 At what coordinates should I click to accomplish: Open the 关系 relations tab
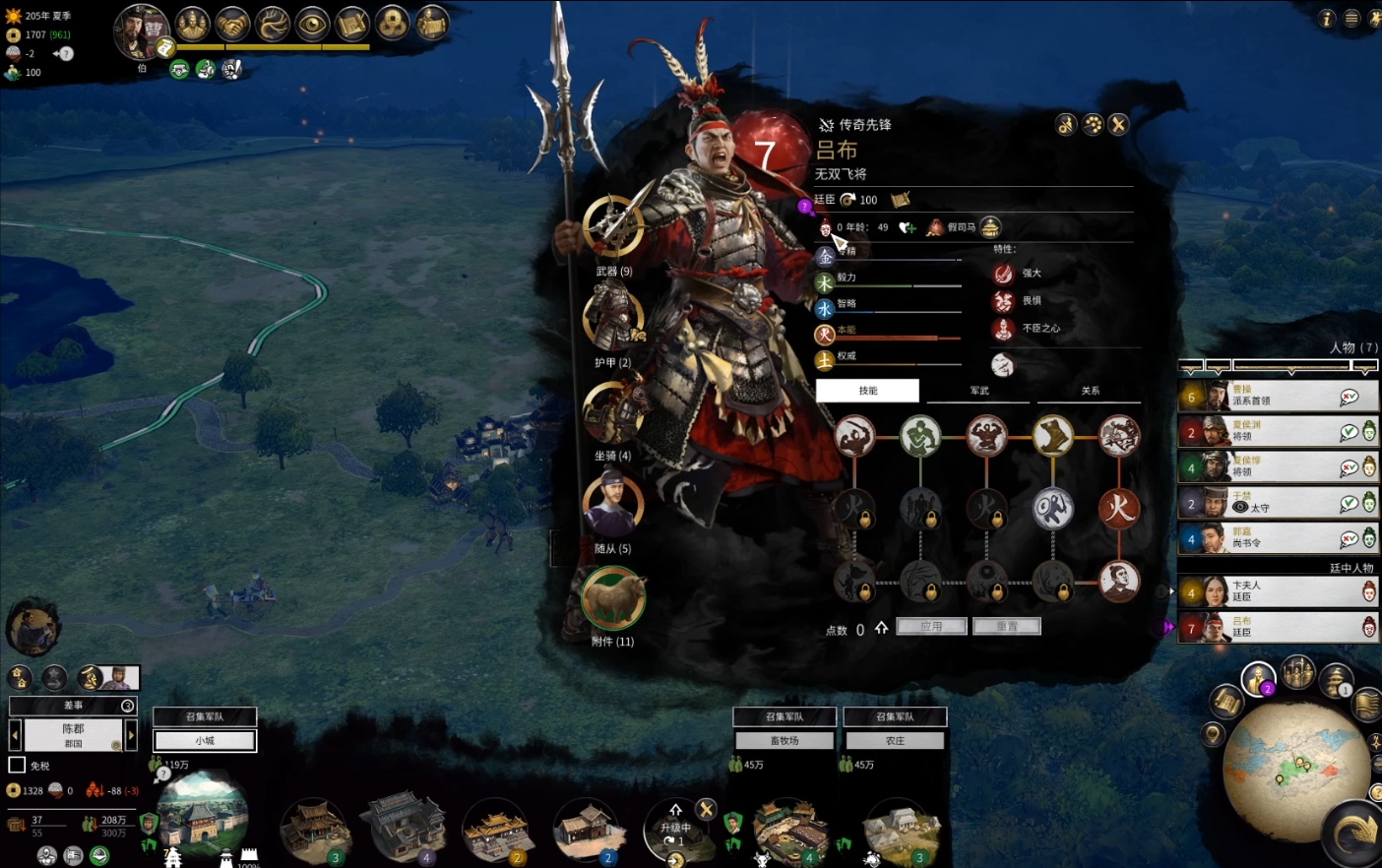[1091, 391]
